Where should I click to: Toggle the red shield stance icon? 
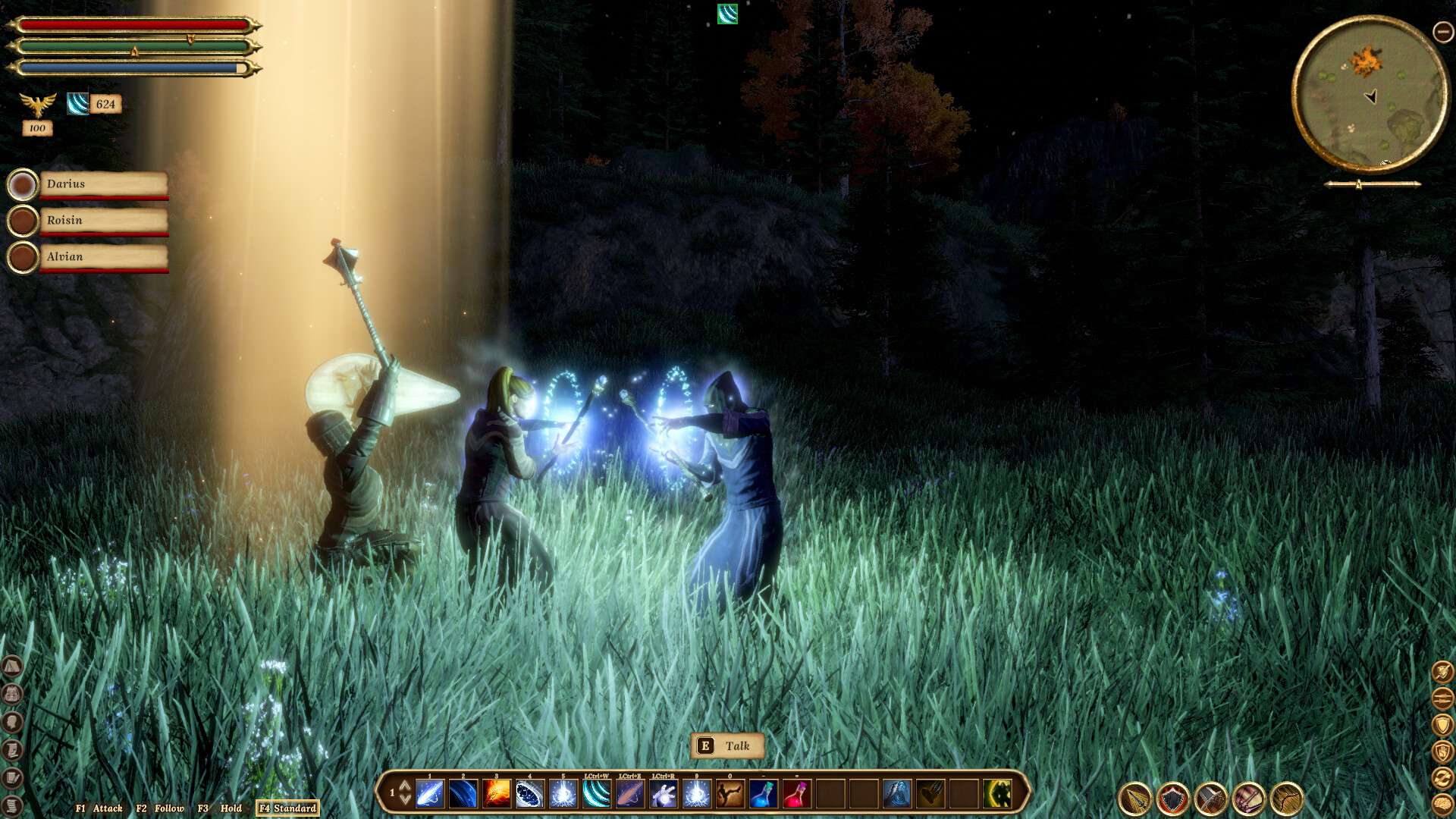pyautogui.click(x=1173, y=799)
